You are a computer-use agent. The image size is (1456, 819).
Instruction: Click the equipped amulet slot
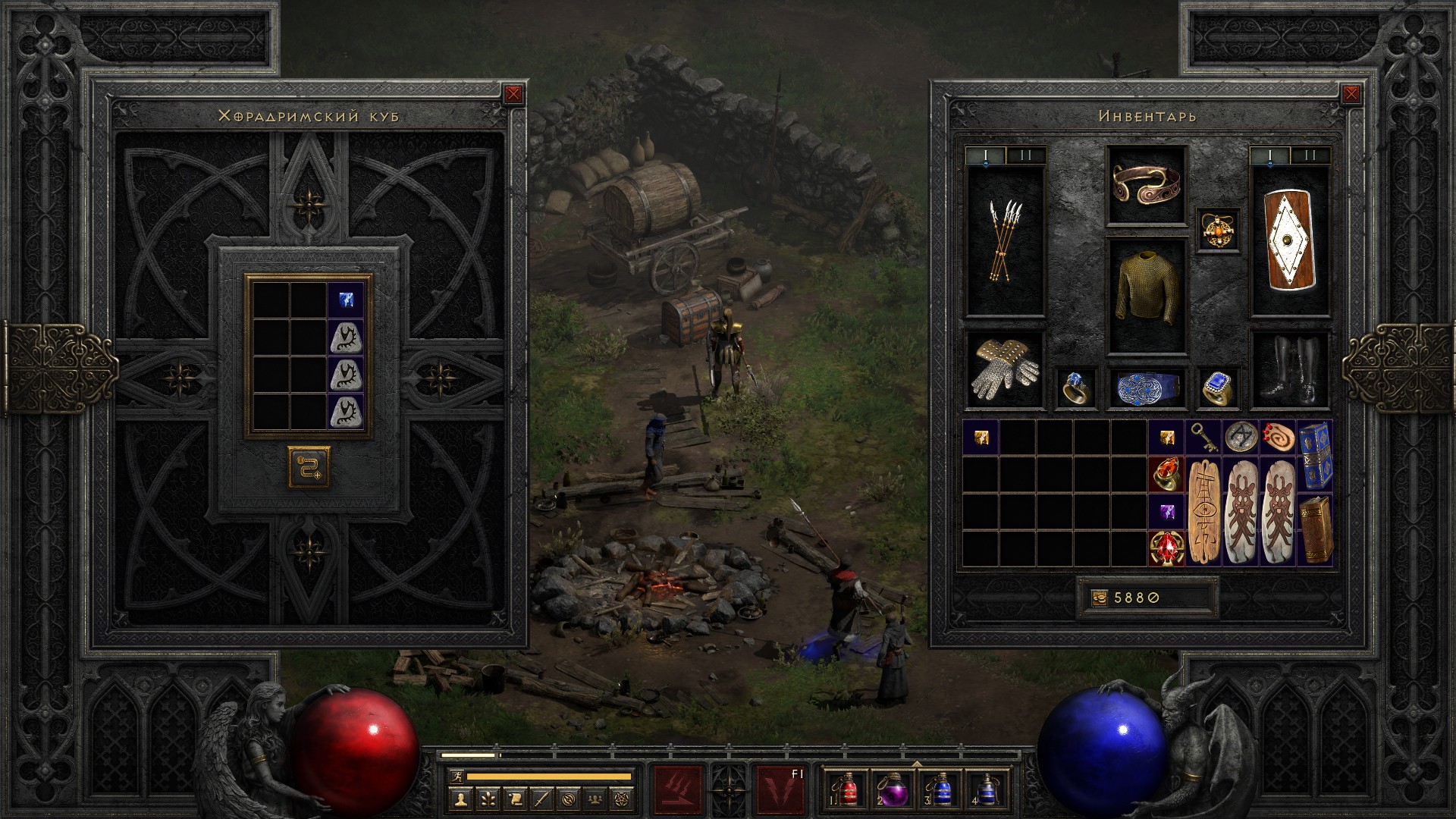tap(1218, 229)
